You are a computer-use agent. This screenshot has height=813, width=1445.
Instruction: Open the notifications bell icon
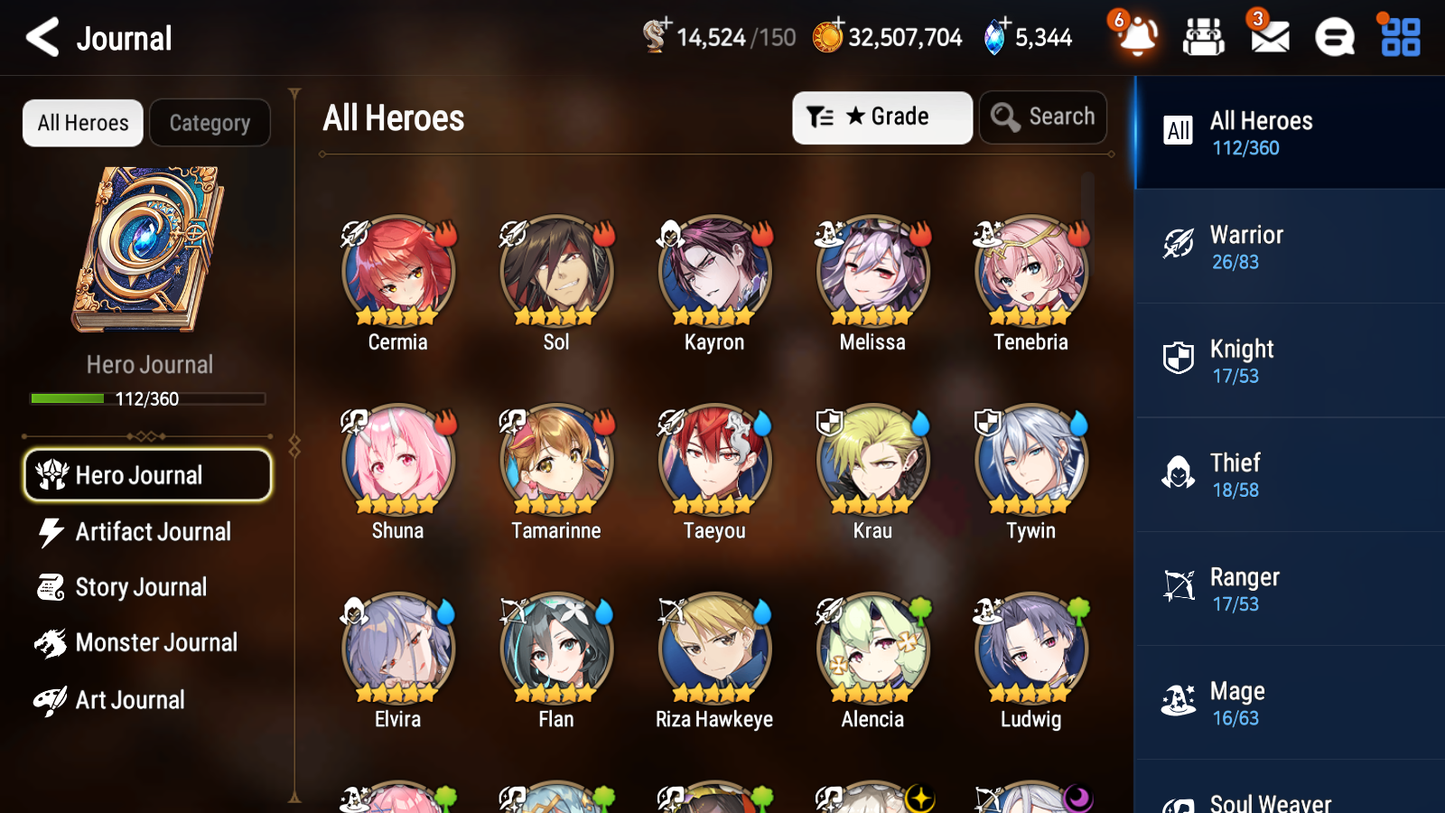[1134, 36]
